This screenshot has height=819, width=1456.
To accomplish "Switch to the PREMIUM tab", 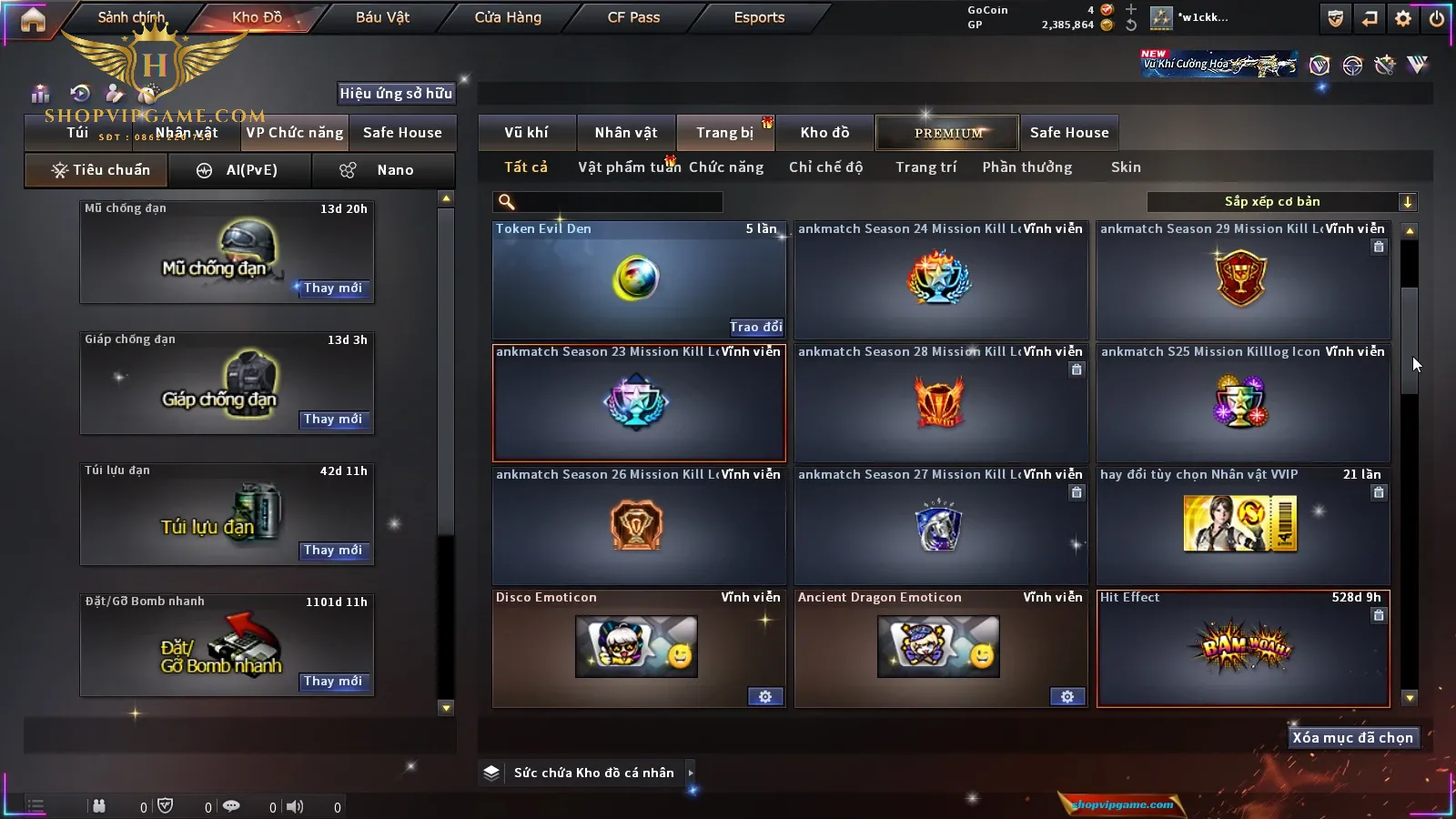I will [x=947, y=133].
